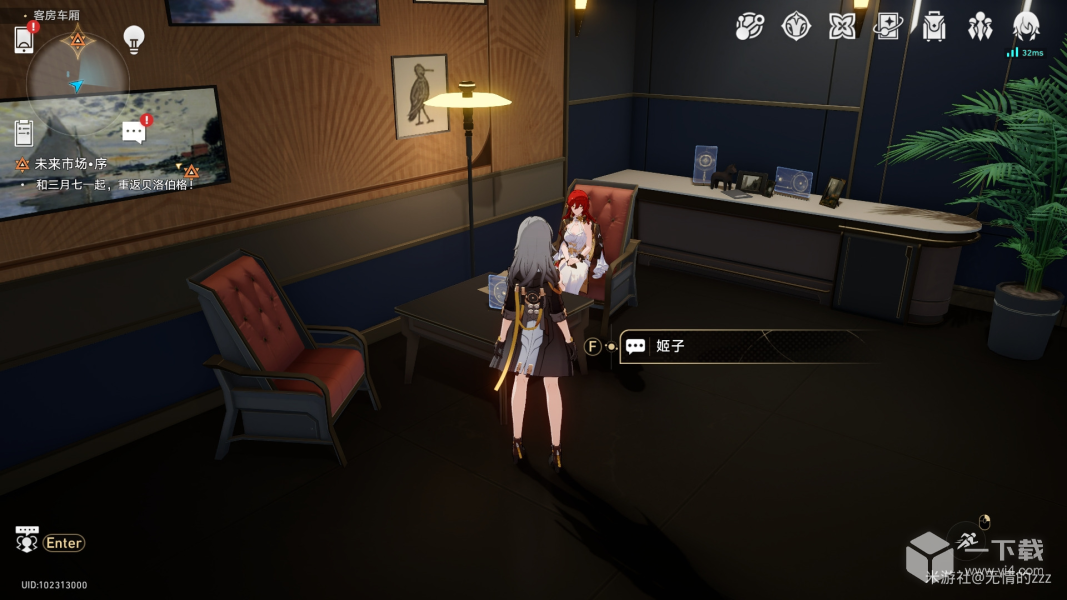
Task: Open the four-petal flower icon
Action: coord(841,27)
